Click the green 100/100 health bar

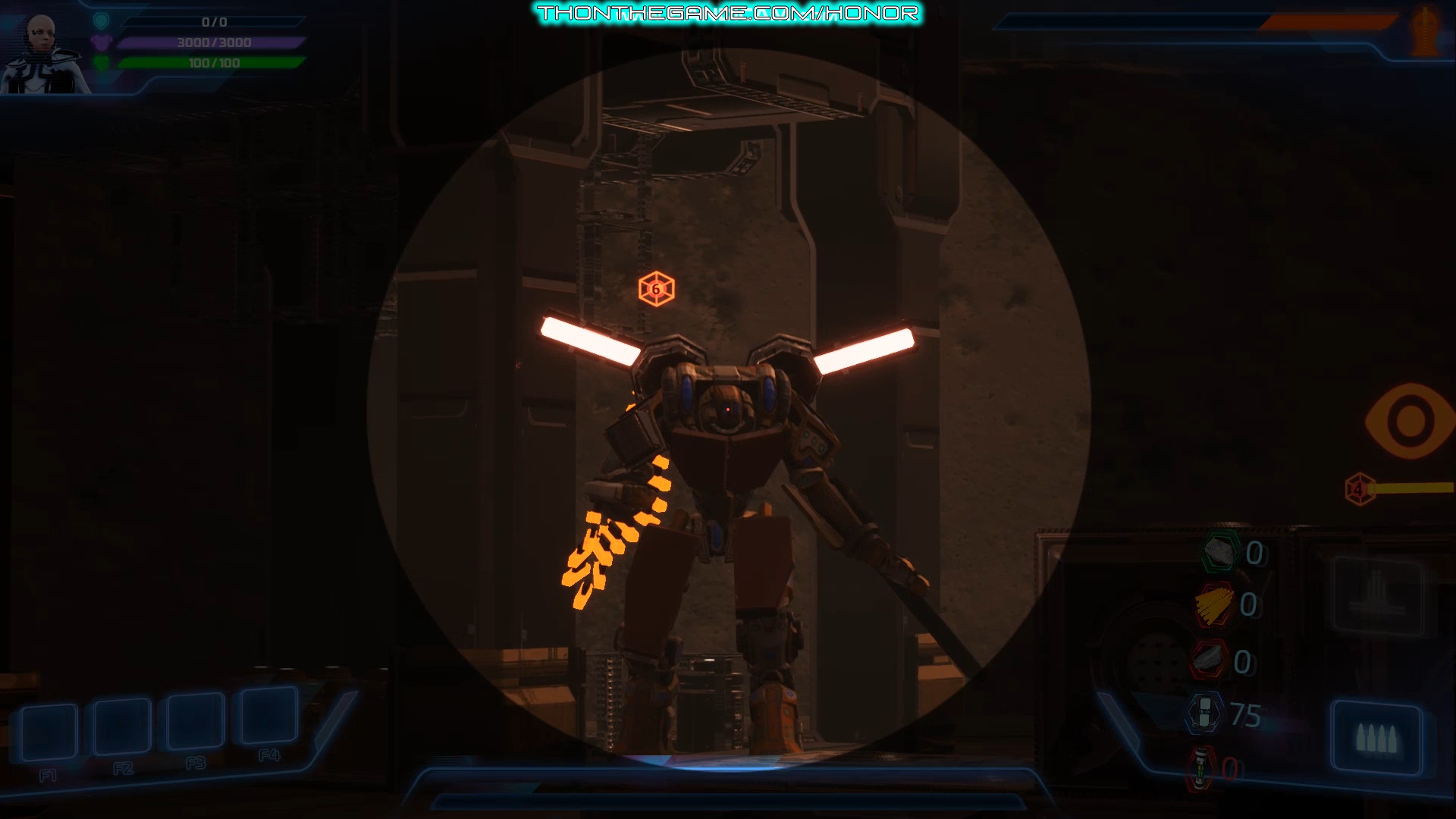coord(212,63)
